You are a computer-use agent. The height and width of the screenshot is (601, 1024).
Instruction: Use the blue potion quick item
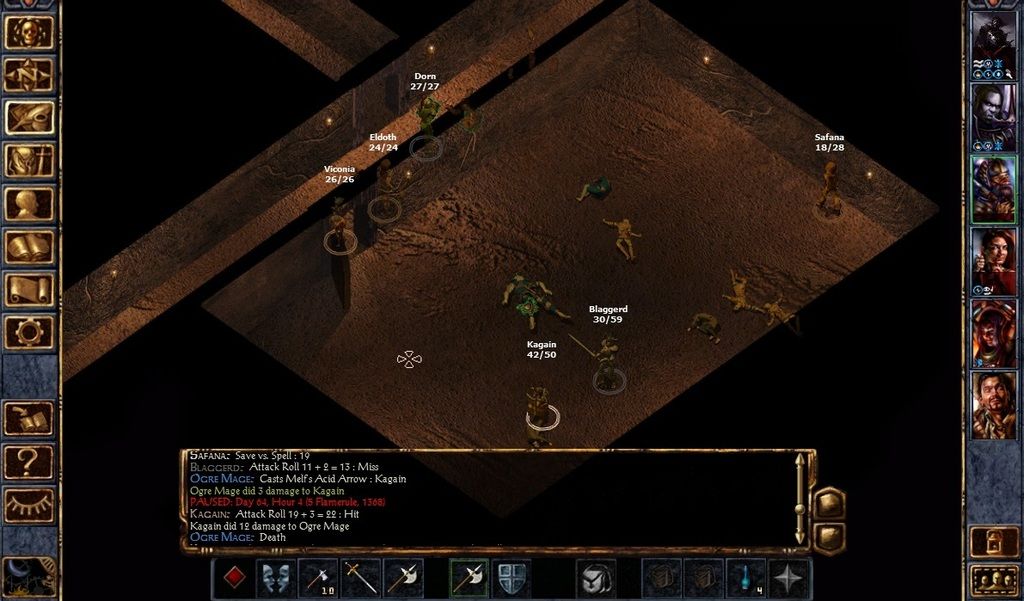747,579
